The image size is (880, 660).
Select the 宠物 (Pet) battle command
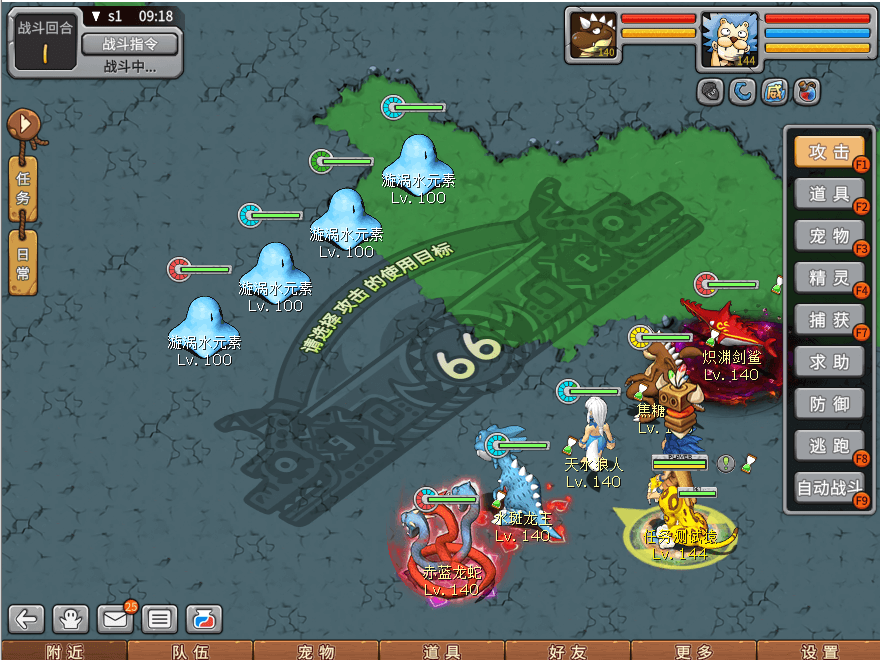point(829,236)
